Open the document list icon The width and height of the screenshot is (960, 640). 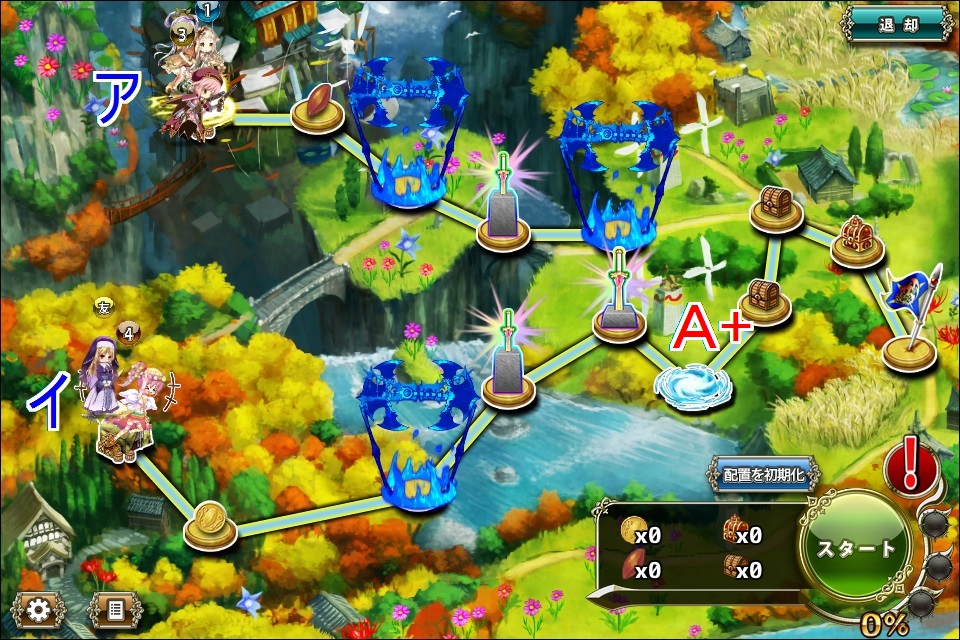pyautogui.click(x=115, y=609)
